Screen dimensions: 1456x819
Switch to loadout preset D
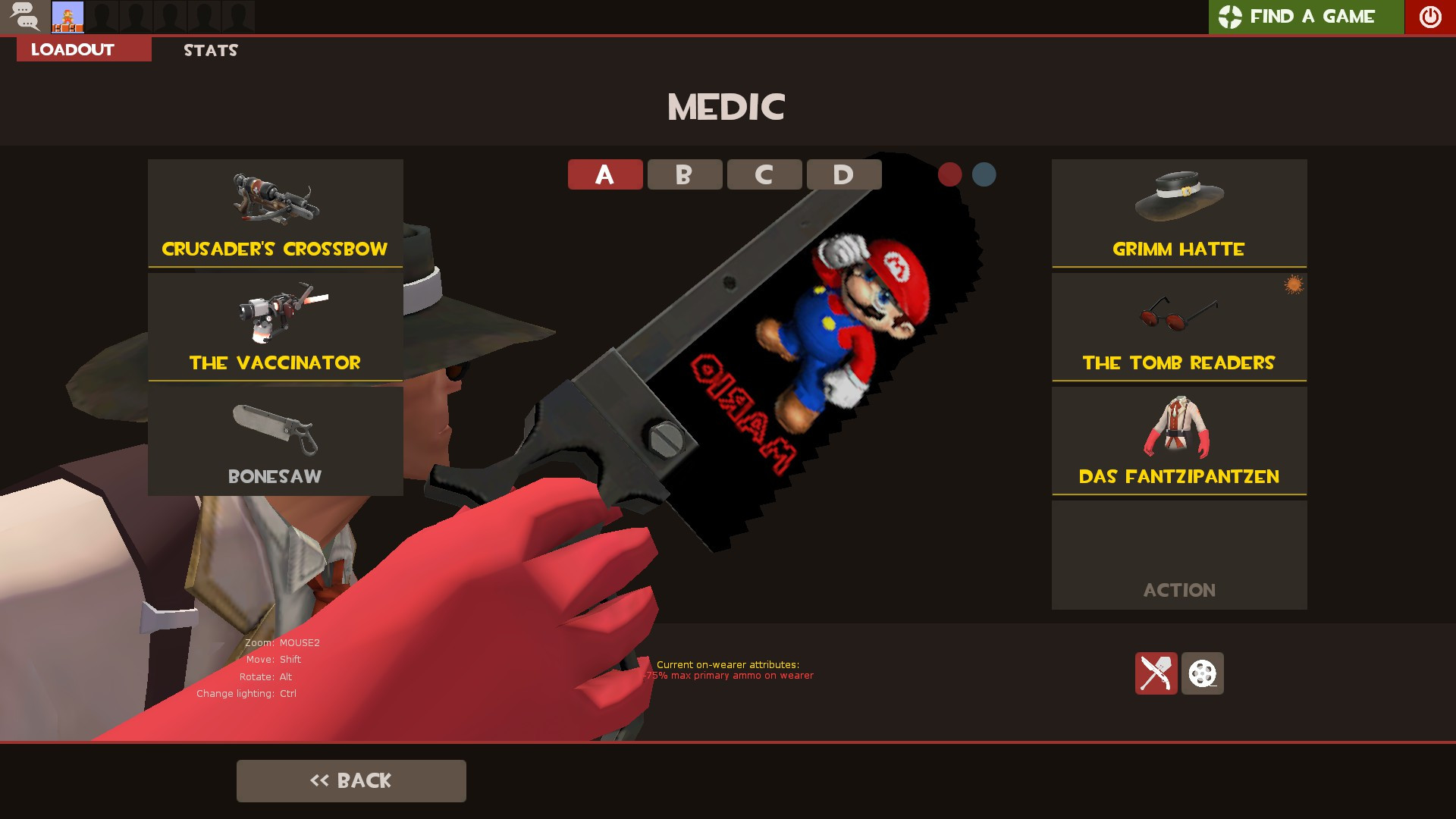tap(843, 174)
